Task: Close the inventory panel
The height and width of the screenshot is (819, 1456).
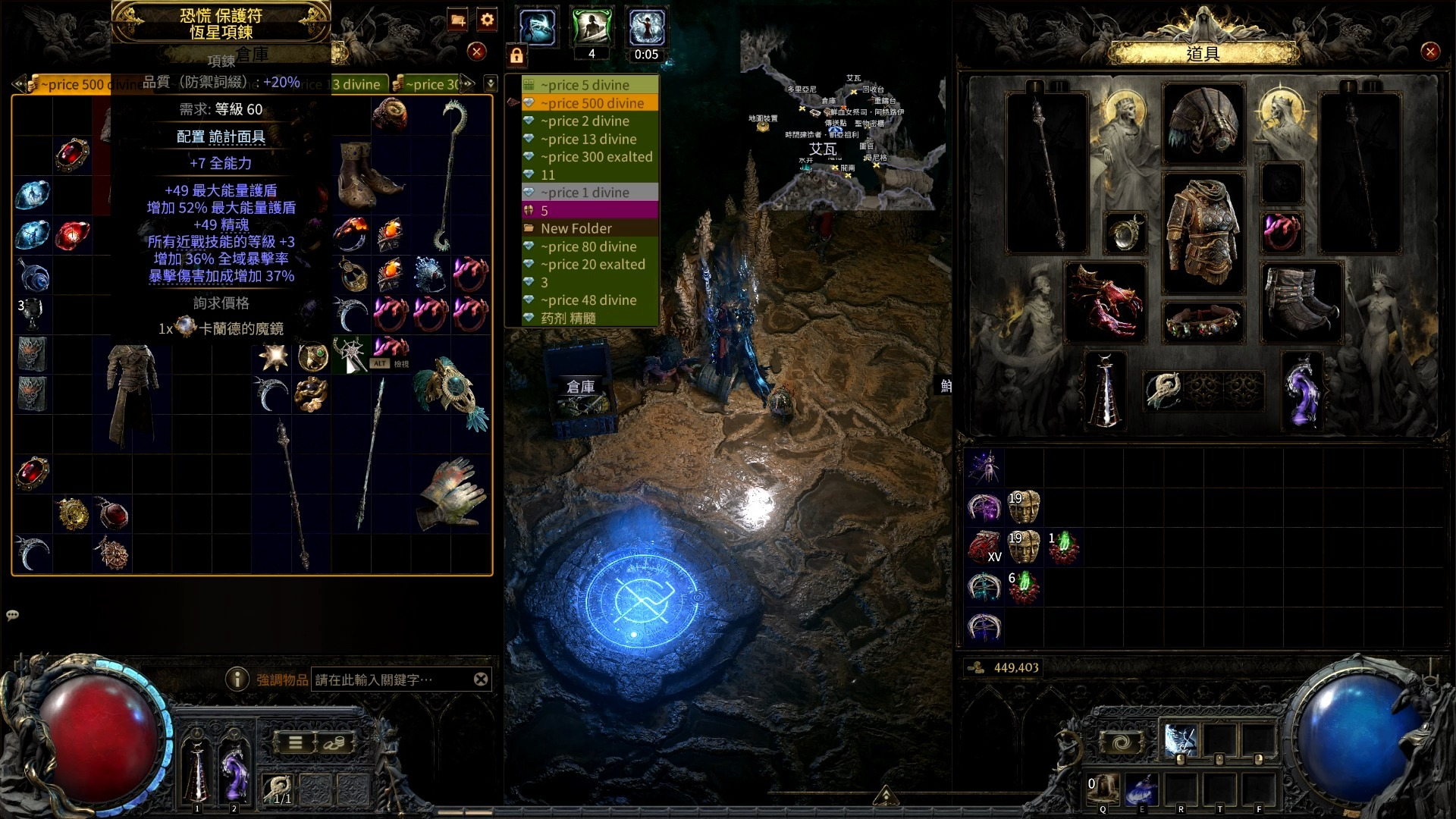Action: (1430, 52)
